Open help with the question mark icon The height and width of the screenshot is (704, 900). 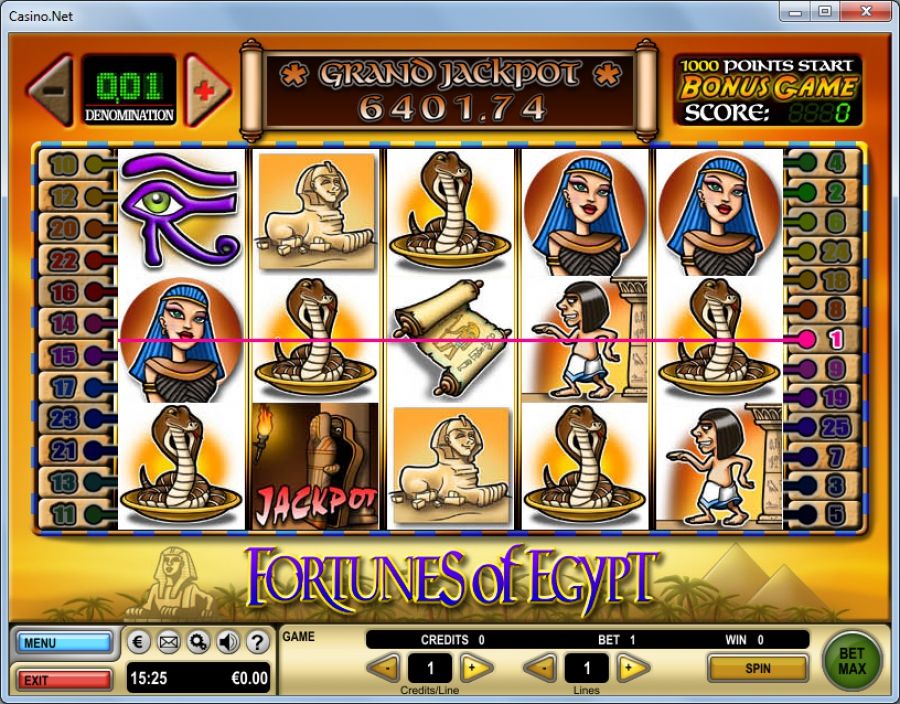[257, 641]
